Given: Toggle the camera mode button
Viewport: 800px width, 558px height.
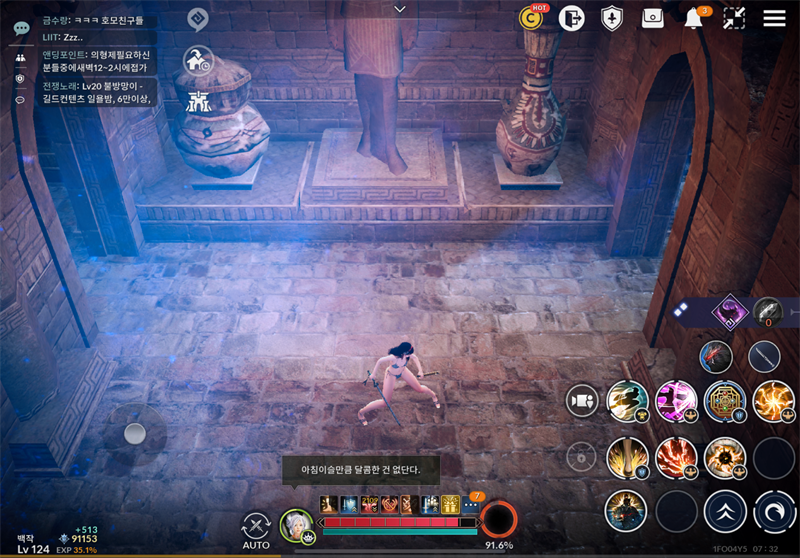Looking at the screenshot, I should [581, 400].
